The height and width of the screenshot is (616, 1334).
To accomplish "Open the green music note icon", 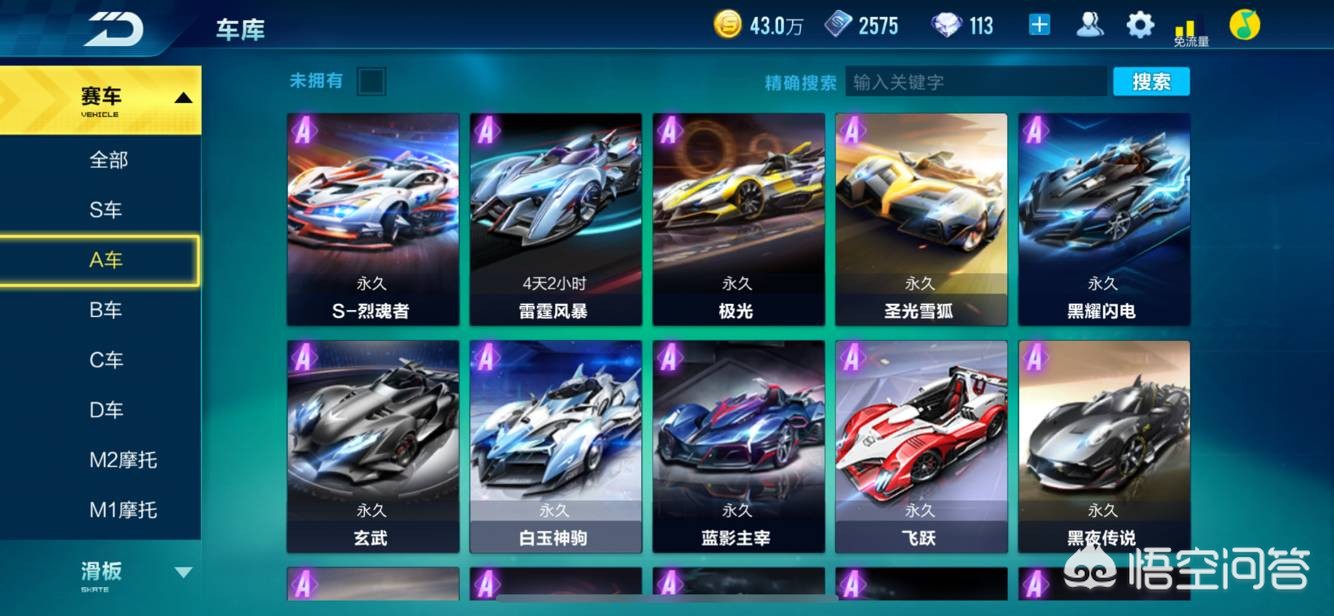I will (1244, 25).
